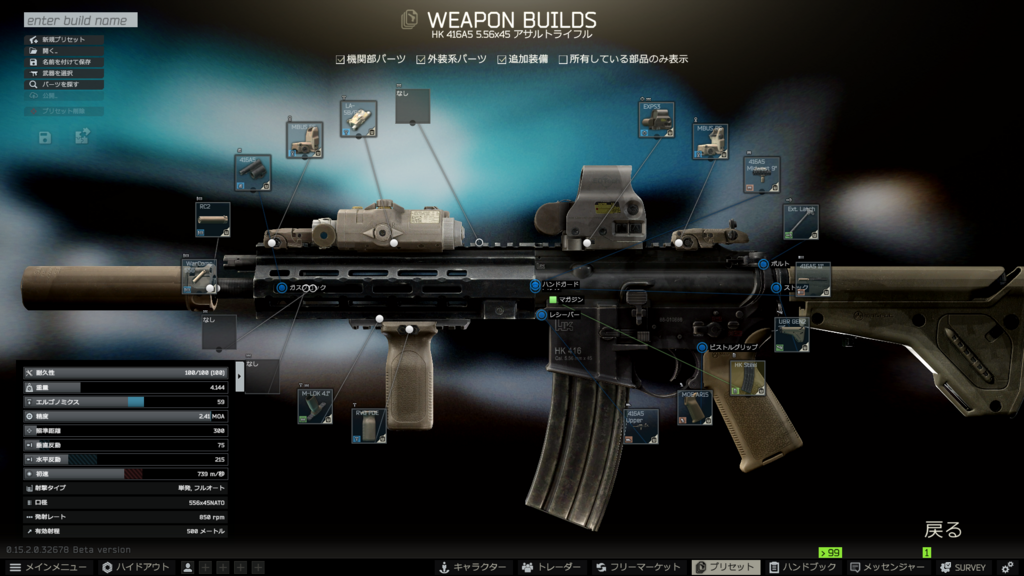Click the build name input field
This screenshot has height=576, width=1024.
(x=80, y=20)
